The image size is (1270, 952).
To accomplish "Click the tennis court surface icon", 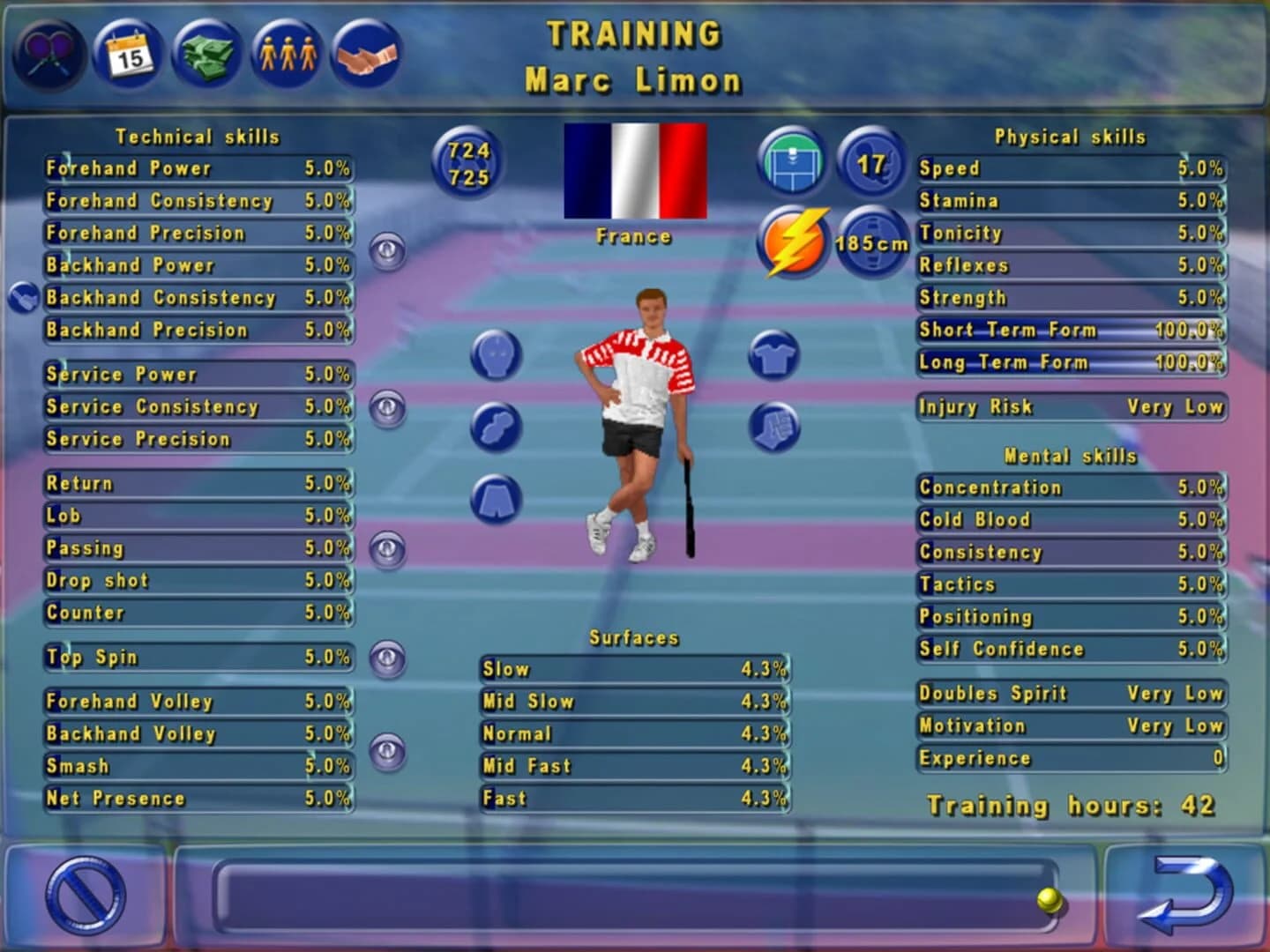I will click(x=793, y=160).
